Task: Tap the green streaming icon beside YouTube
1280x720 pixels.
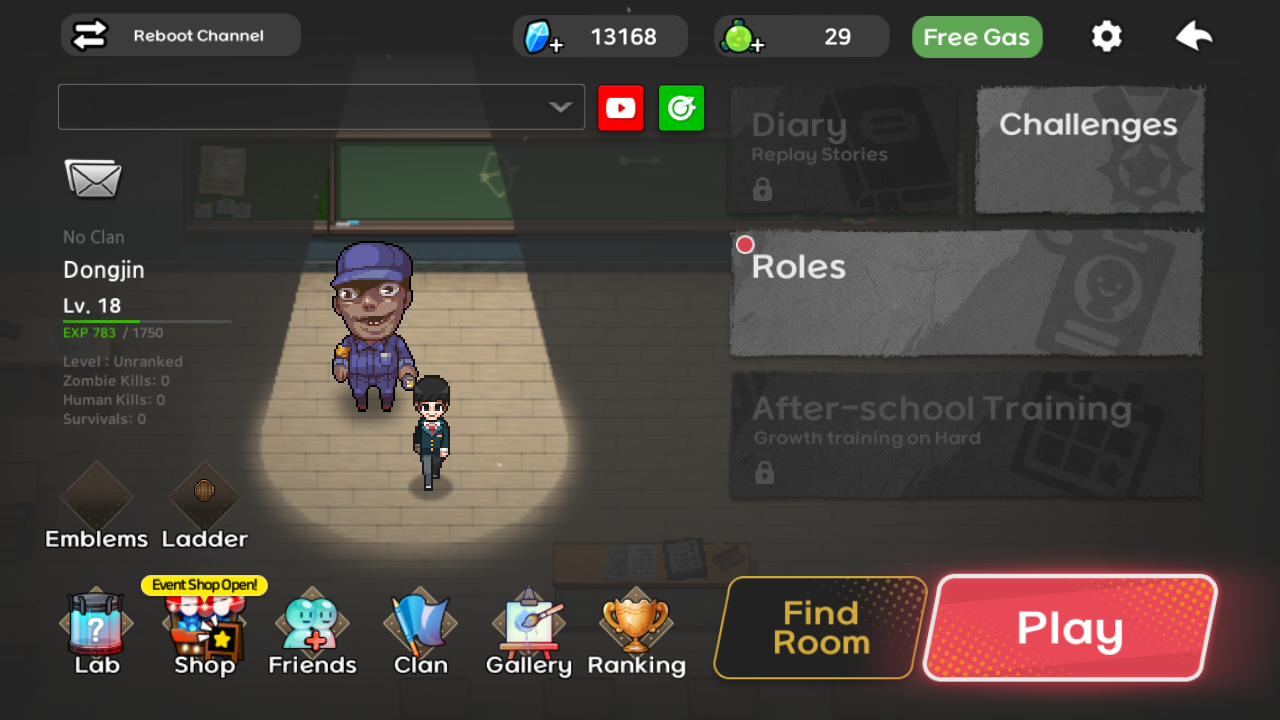Action: click(x=681, y=107)
